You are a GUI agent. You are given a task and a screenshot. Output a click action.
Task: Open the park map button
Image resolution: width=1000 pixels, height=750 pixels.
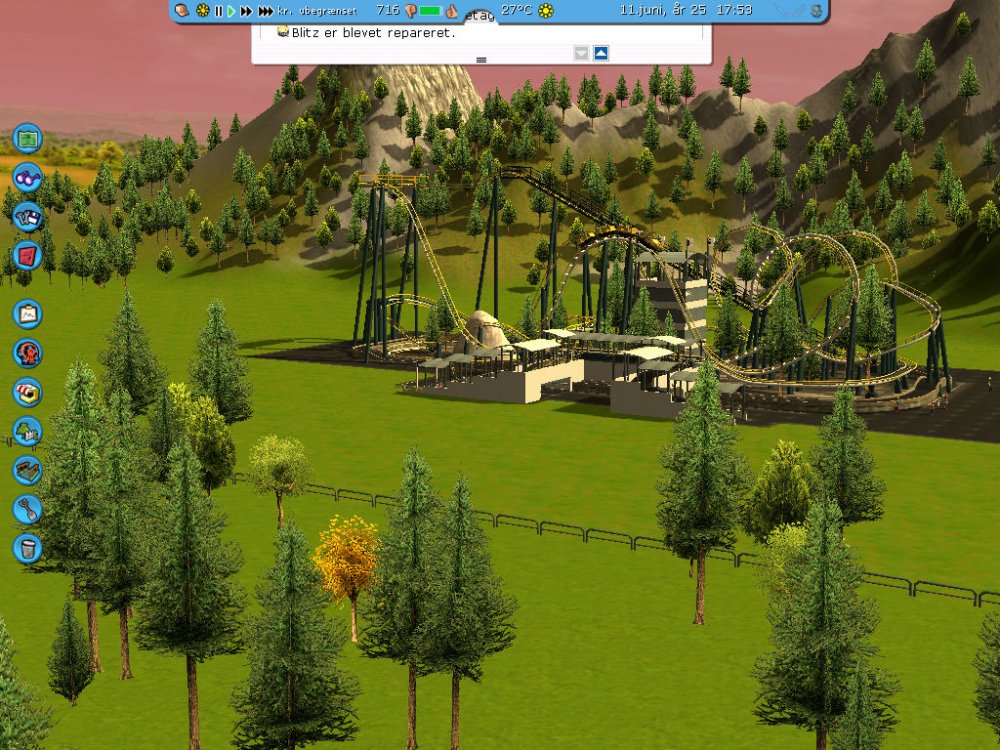click(x=28, y=137)
